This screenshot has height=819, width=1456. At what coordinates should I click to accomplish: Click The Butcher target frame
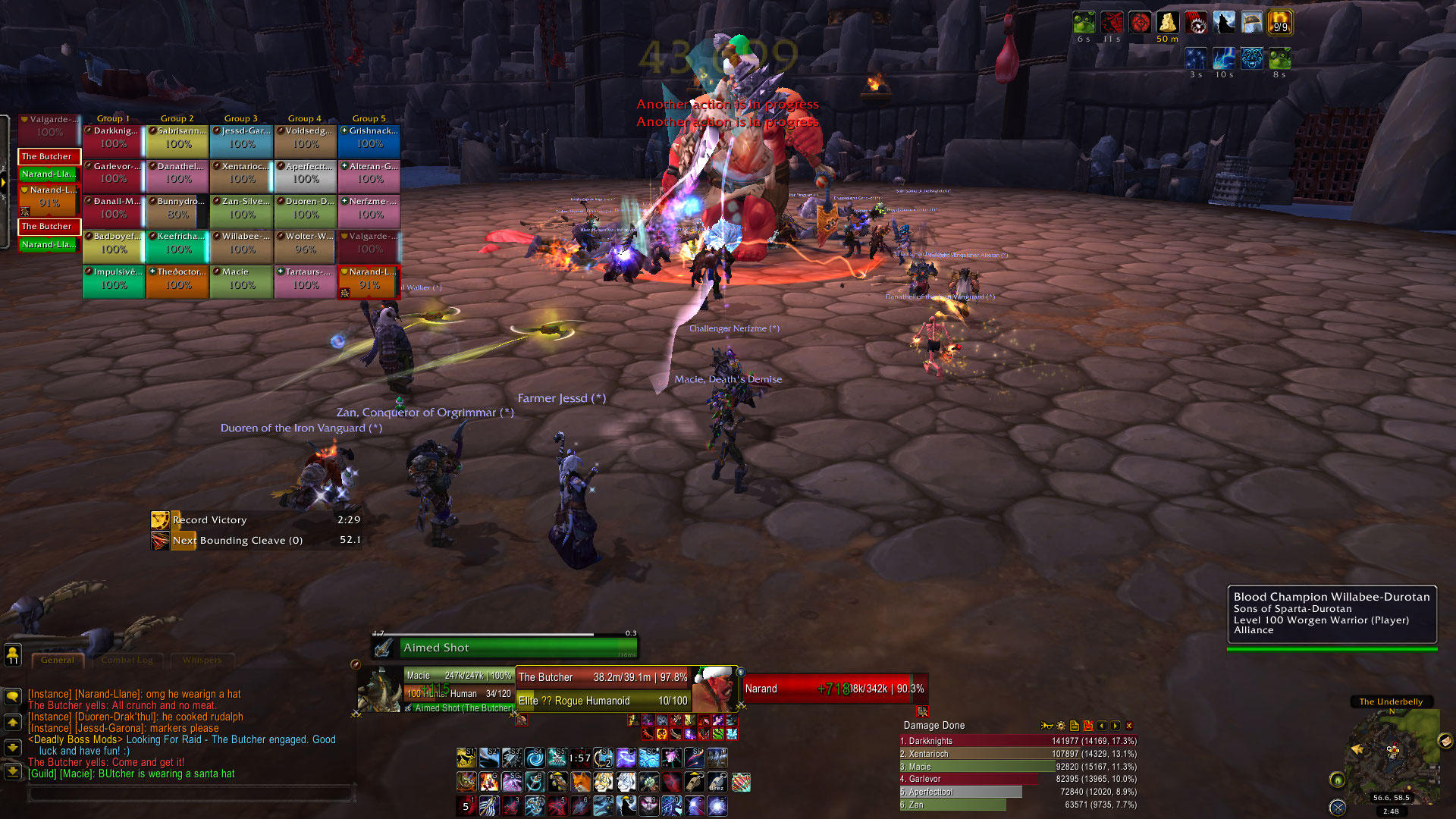604,677
